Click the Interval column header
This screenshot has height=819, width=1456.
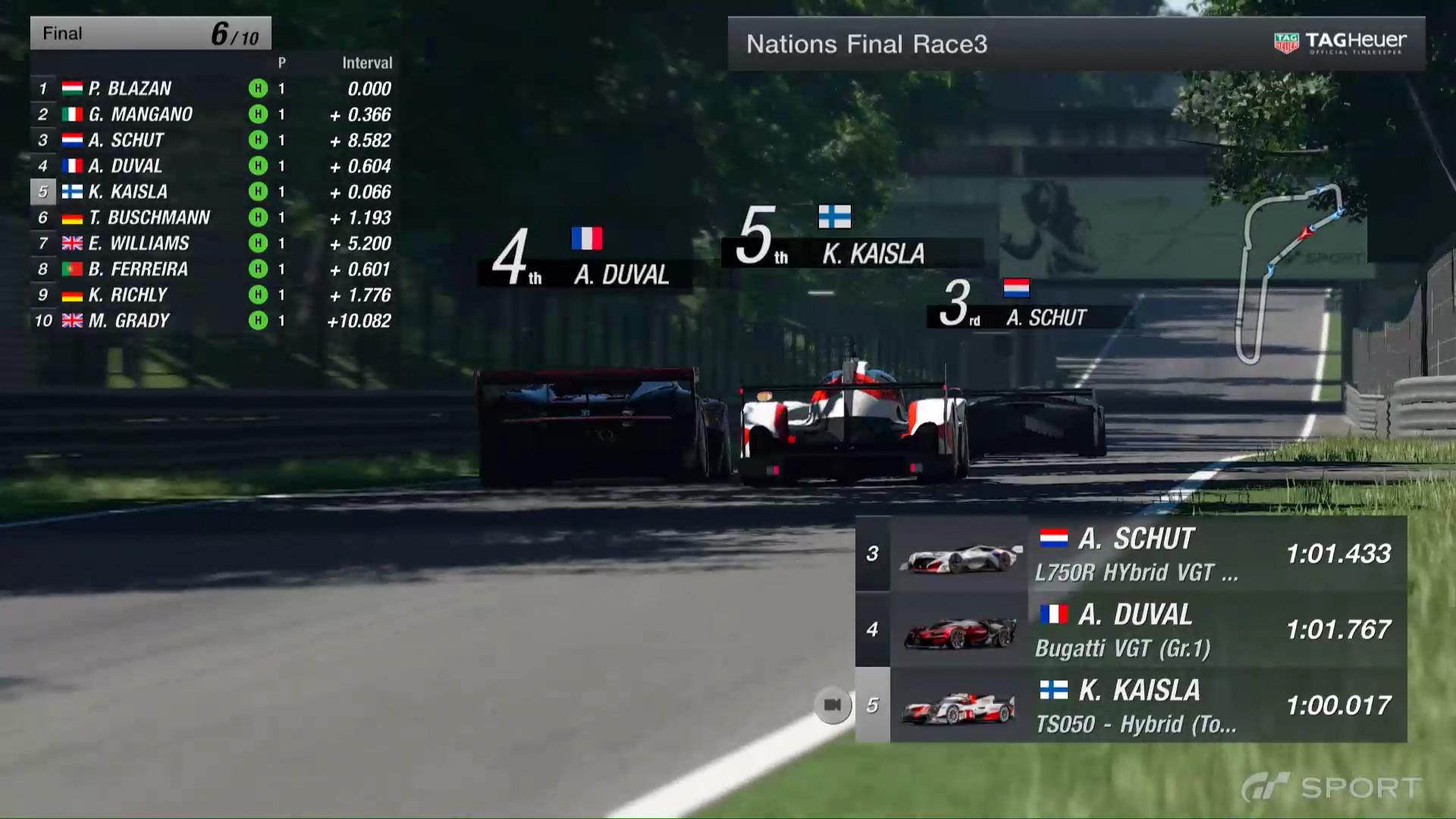367,63
